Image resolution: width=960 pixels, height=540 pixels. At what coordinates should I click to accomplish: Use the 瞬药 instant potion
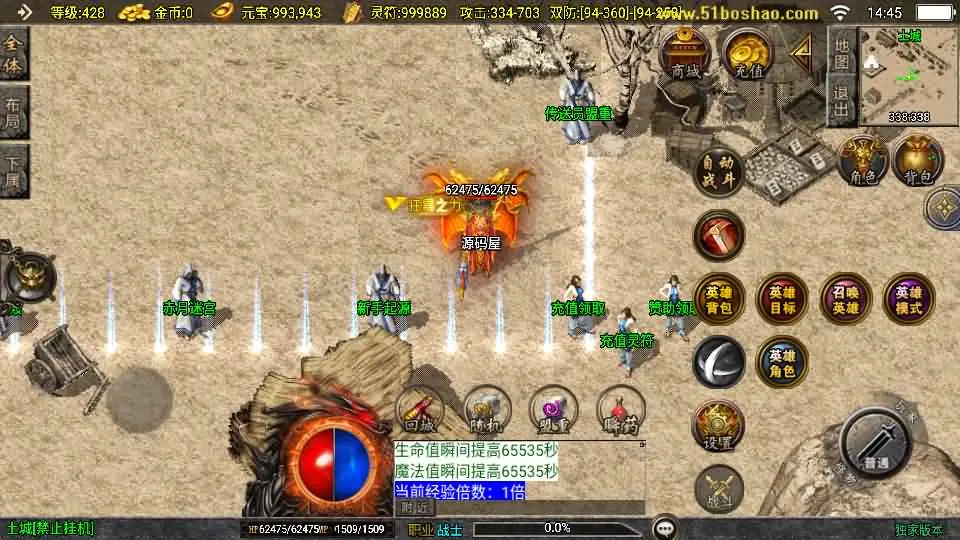(x=621, y=410)
